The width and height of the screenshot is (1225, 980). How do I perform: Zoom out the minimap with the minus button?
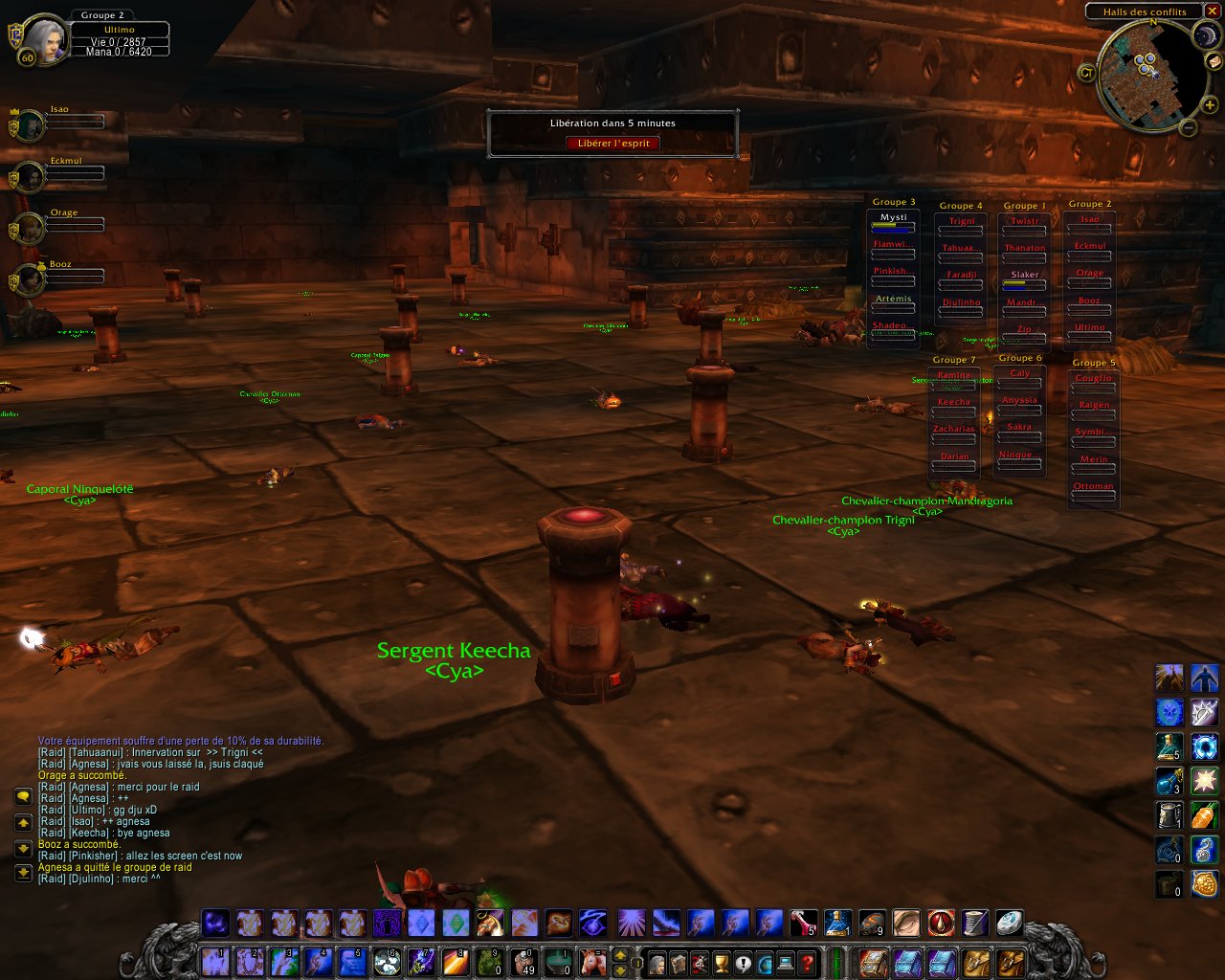pos(1188,127)
